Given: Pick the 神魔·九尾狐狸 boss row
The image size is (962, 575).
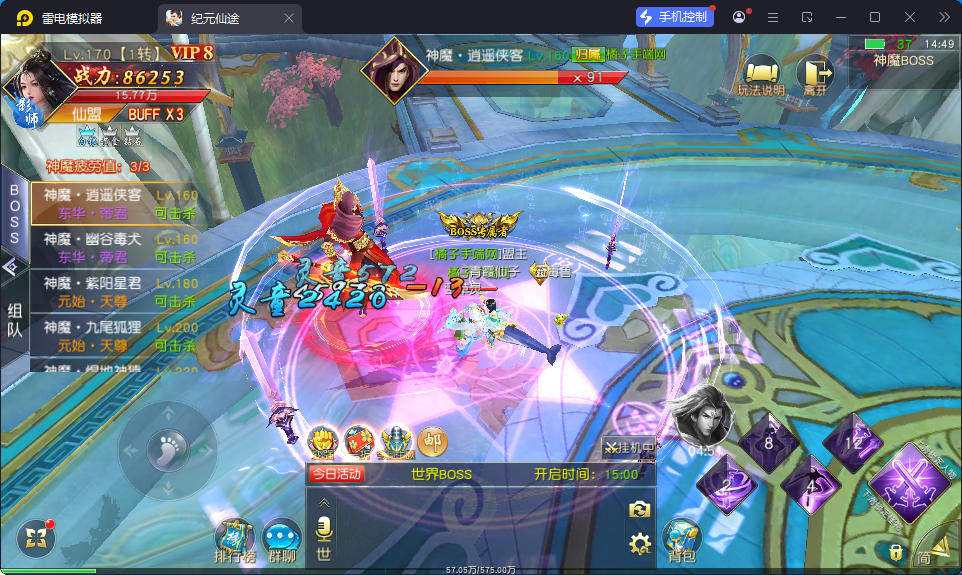Looking at the screenshot, I should tap(115, 336).
